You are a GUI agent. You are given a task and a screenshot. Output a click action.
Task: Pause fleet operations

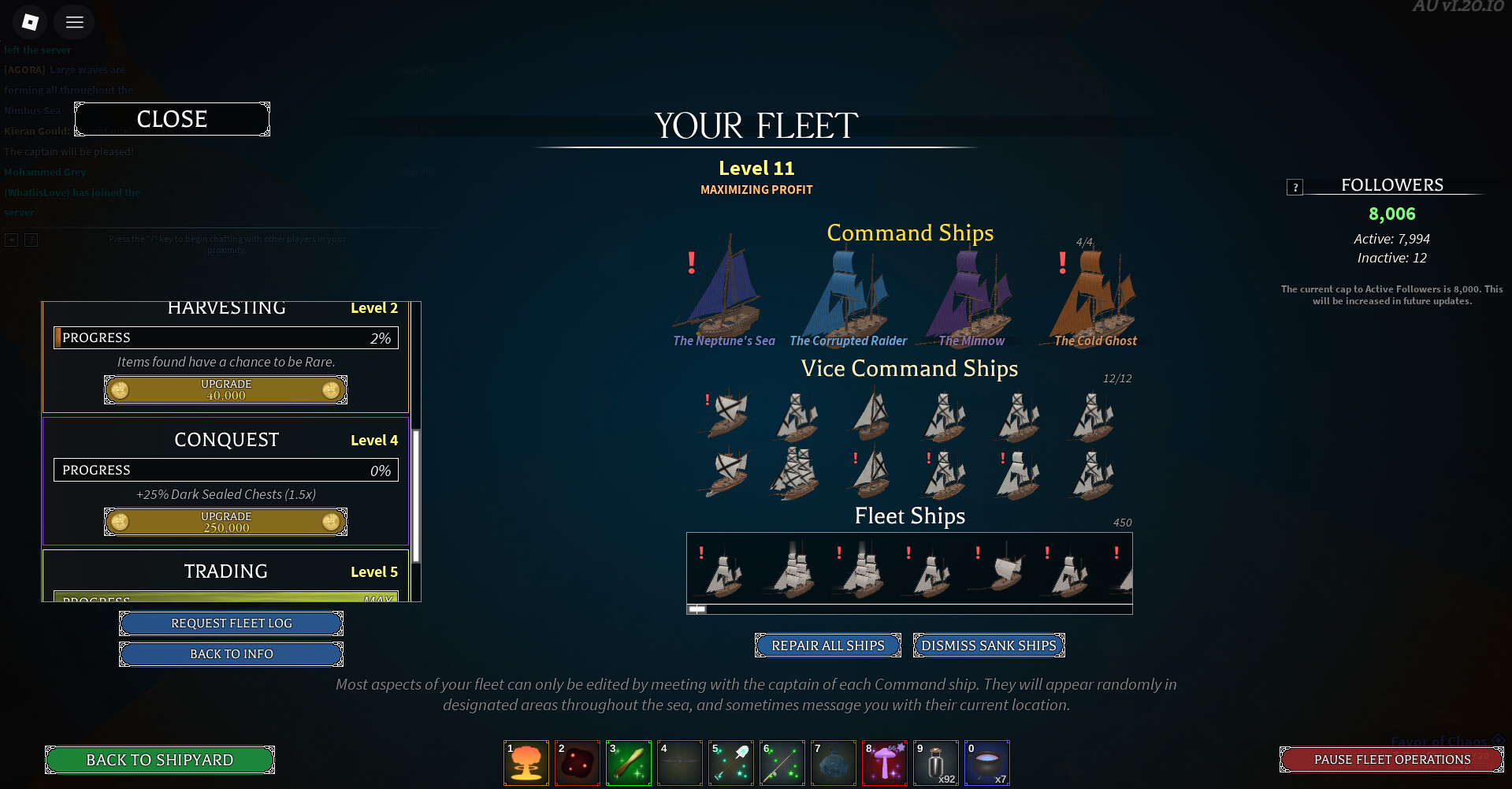point(1391,760)
